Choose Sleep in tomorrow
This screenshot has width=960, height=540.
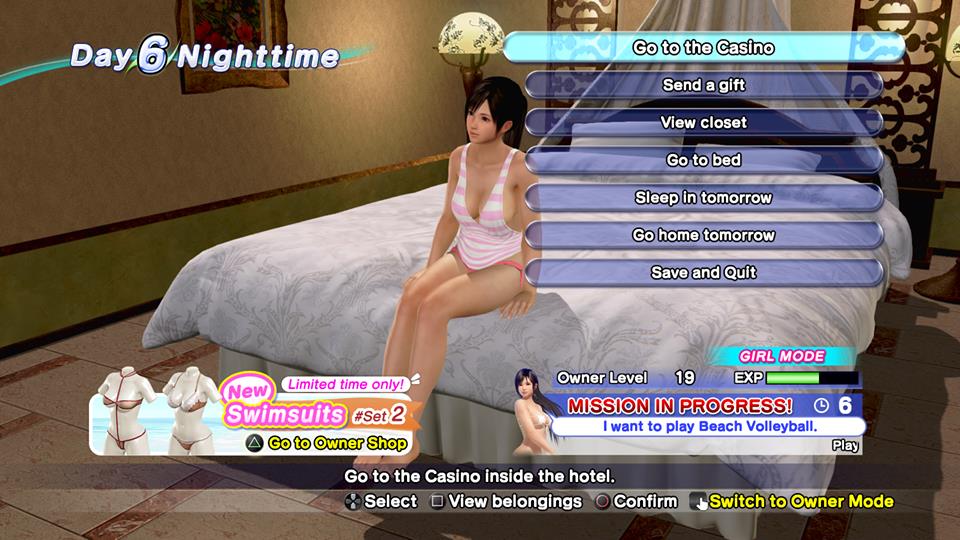[x=704, y=198]
